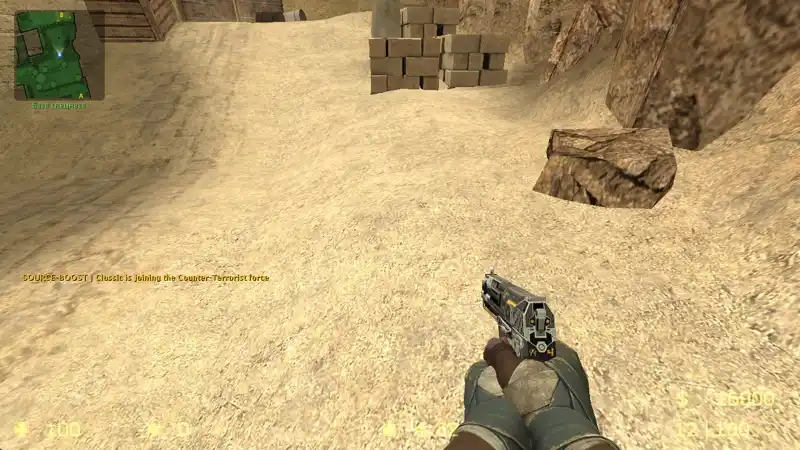Click the radar minimap

pyautogui.click(x=59, y=54)
